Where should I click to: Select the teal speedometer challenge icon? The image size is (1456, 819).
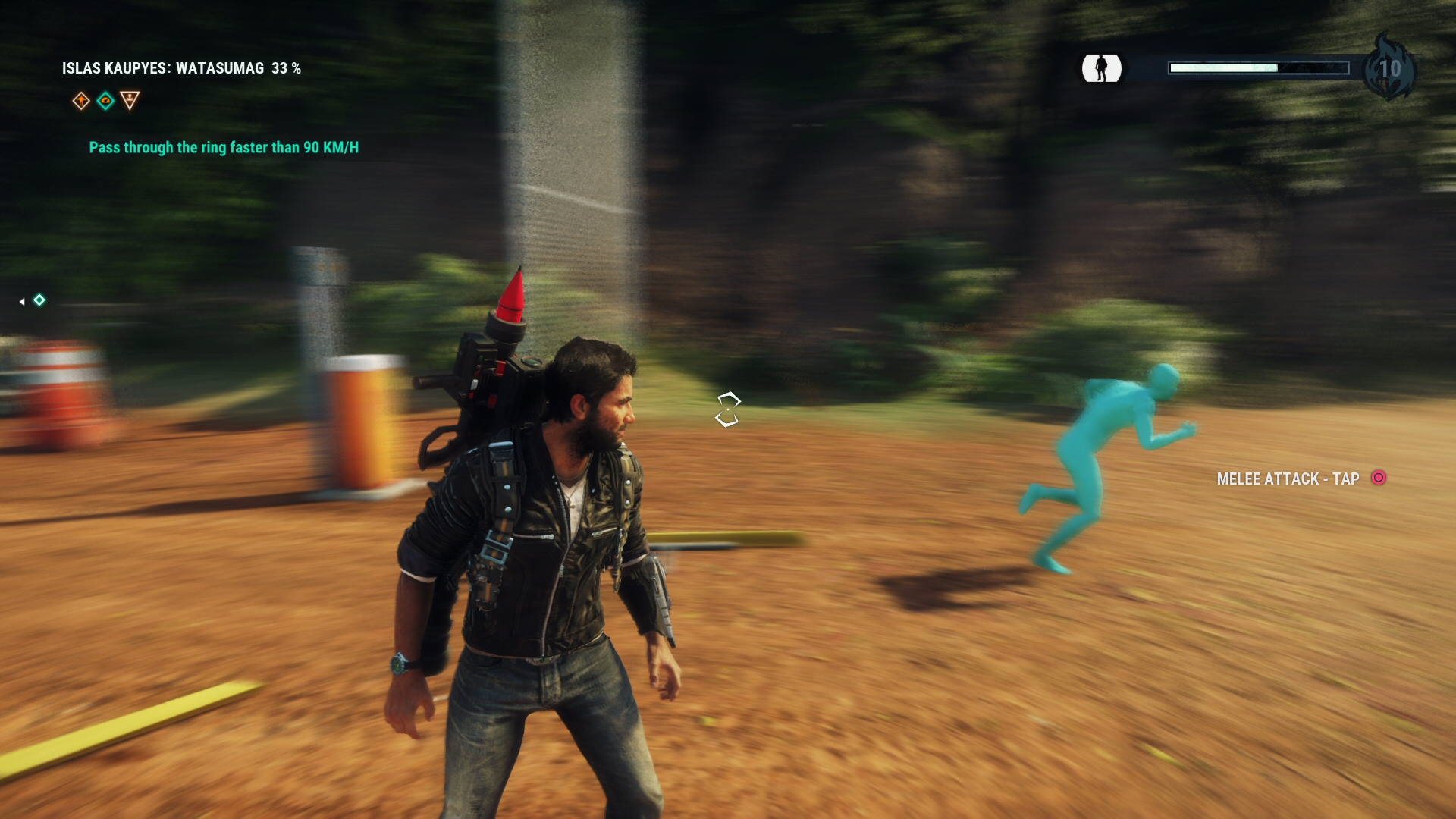(105, 101)
